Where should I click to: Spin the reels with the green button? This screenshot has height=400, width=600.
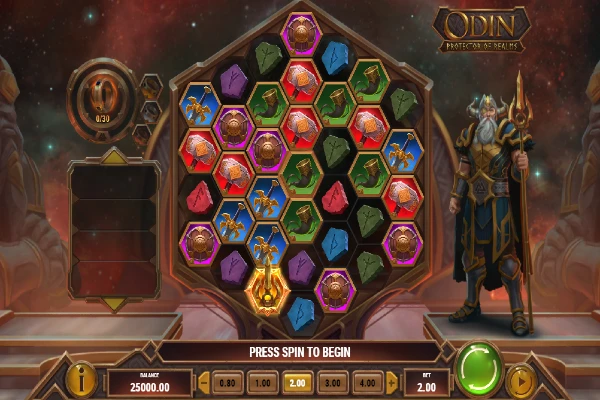coord(478,368)
